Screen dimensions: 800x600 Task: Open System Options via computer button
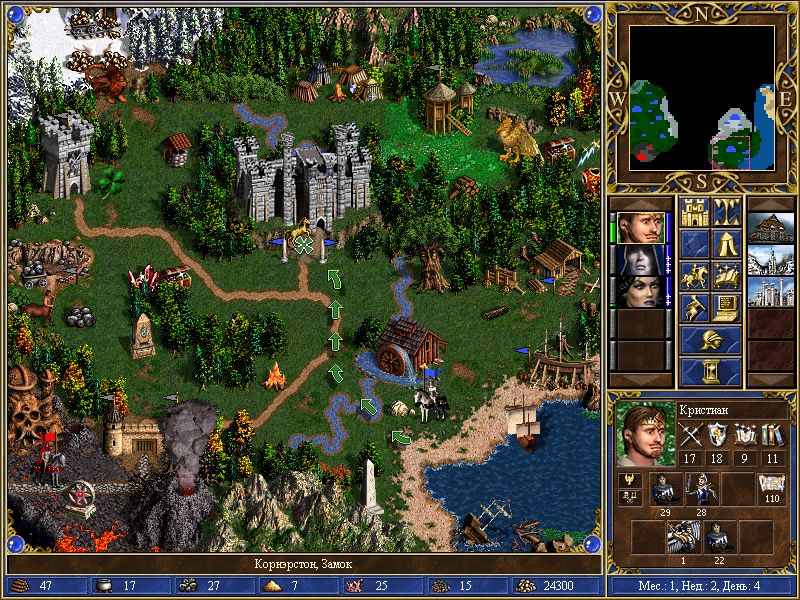coord(726,308)
